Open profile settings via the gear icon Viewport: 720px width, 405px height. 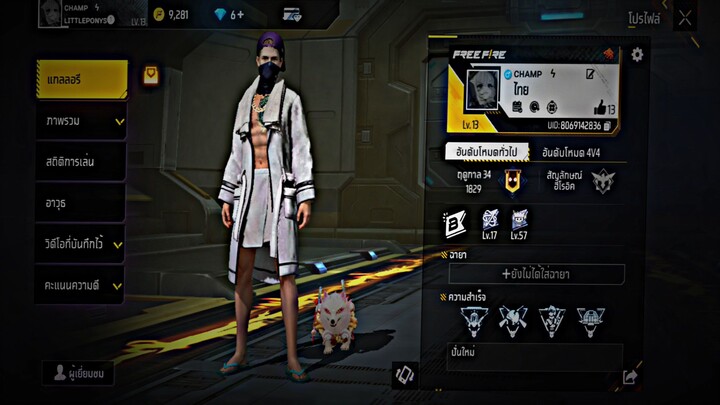[637, 54]
